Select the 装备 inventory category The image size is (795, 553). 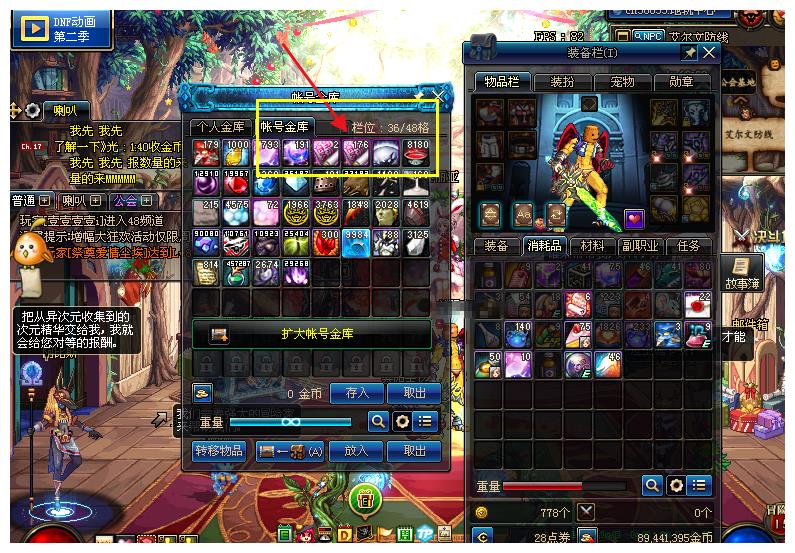pos(496,246)
